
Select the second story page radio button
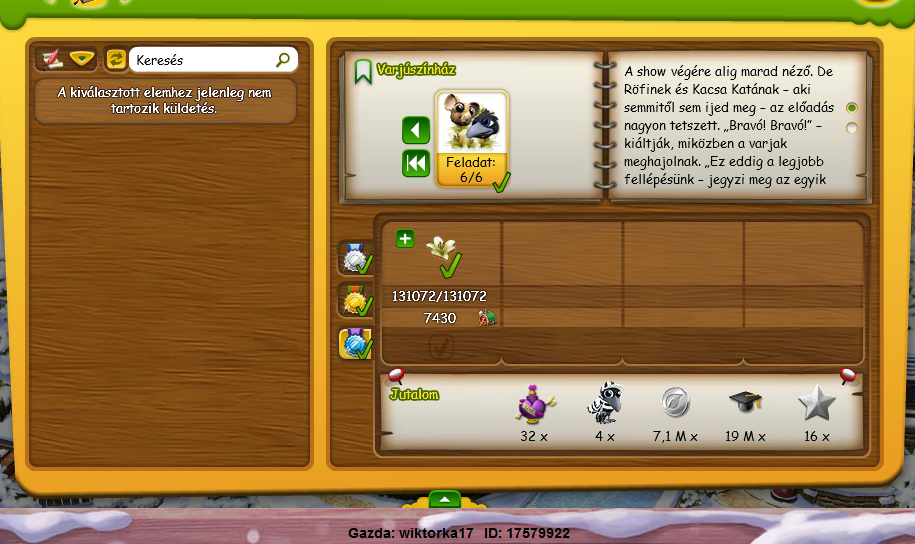point(852,128)
